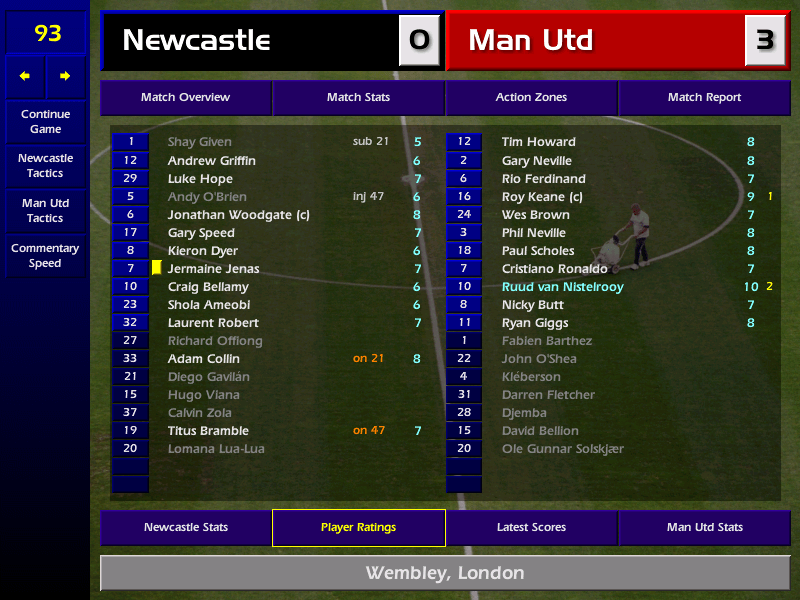Screen dimensions: 800x600
Task: Switch to Match Overview tab
Action: coord(185,98)
